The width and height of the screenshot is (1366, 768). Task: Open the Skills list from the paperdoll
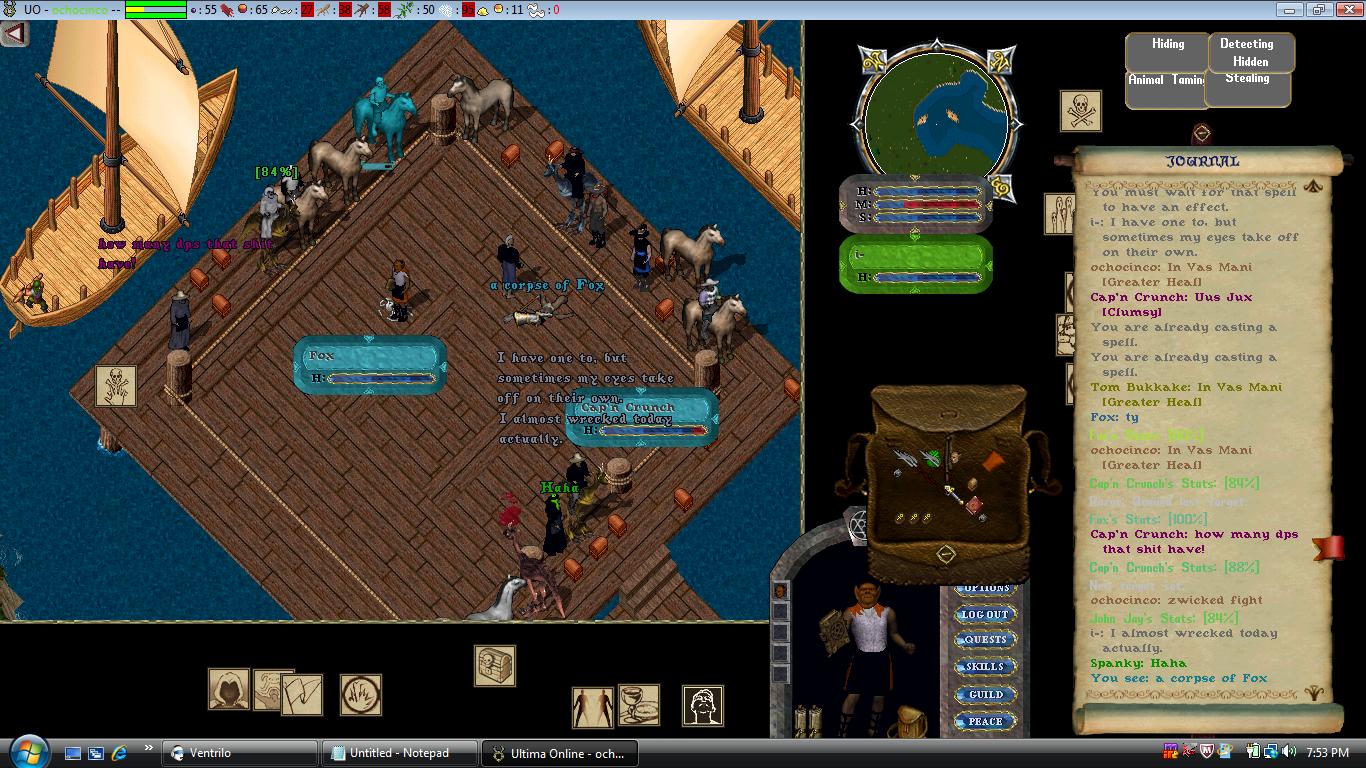984,667
